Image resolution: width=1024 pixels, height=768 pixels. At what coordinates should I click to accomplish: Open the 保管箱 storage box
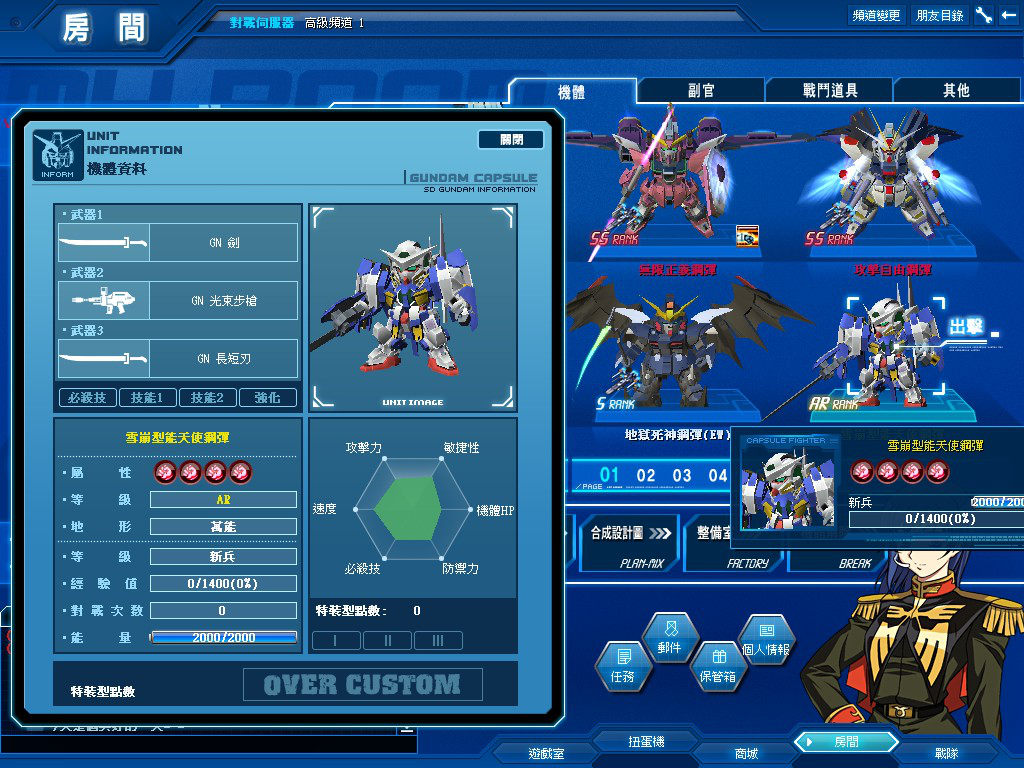click(717, 665)
